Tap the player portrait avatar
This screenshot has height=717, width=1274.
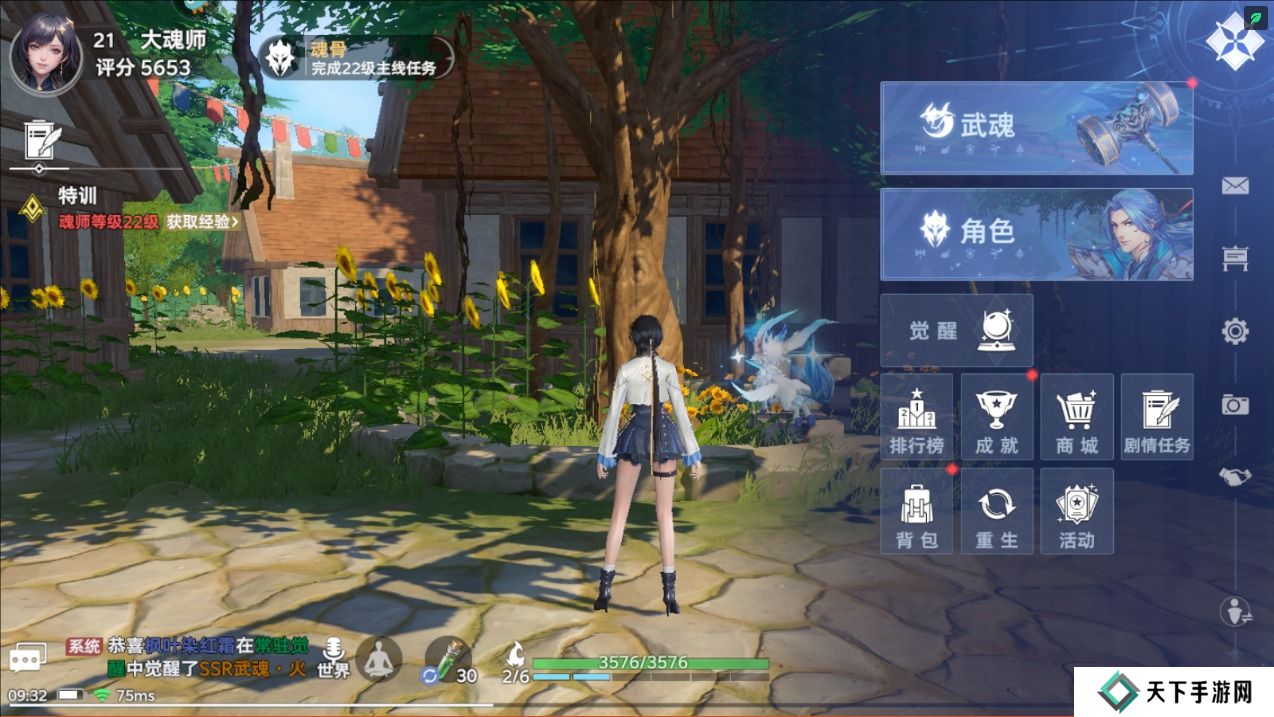click(x=45, y=52)
